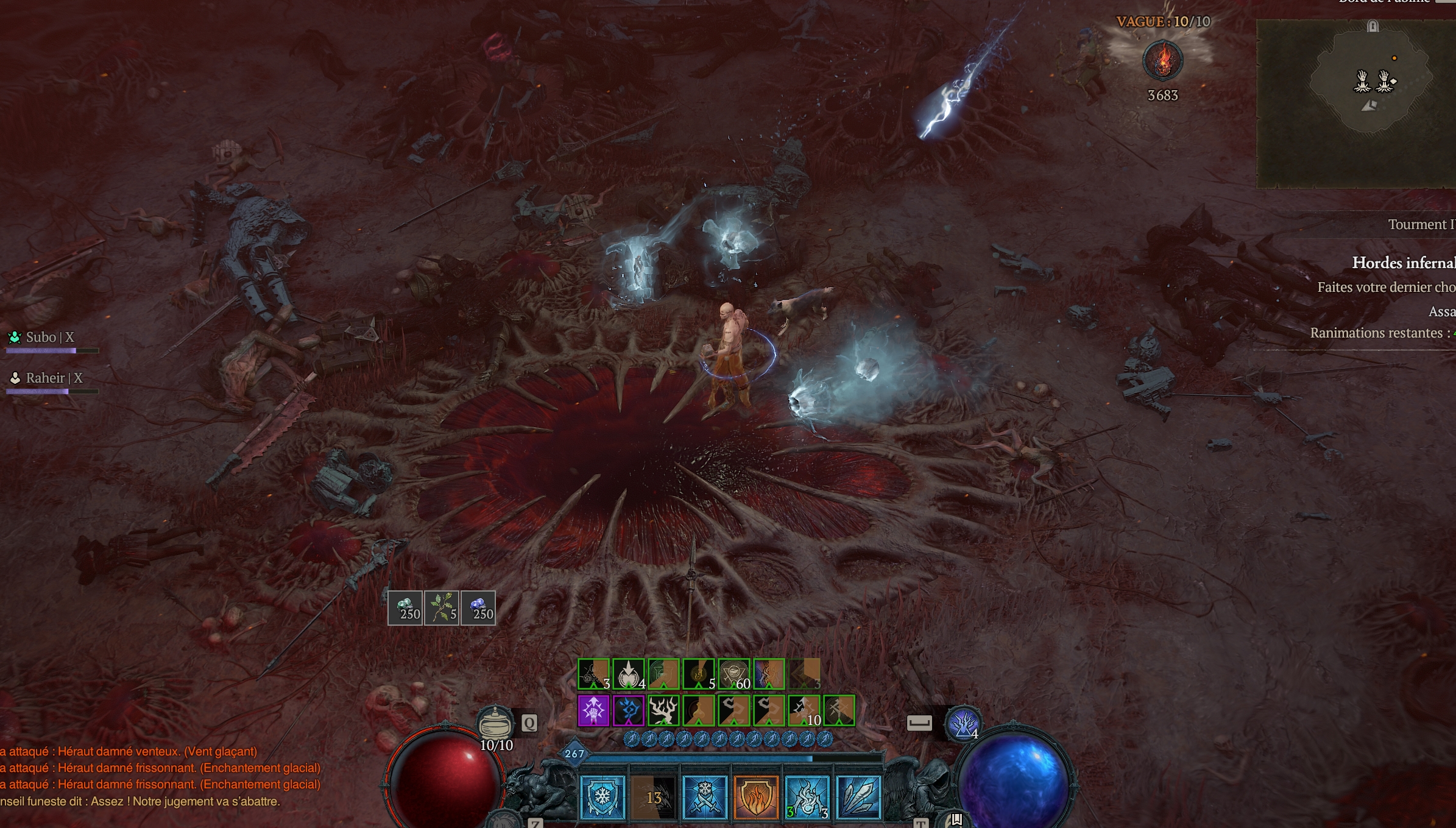1456x828 pixels.
Task: Click the burning aether skull icon
Action: tap(1162, 60)
